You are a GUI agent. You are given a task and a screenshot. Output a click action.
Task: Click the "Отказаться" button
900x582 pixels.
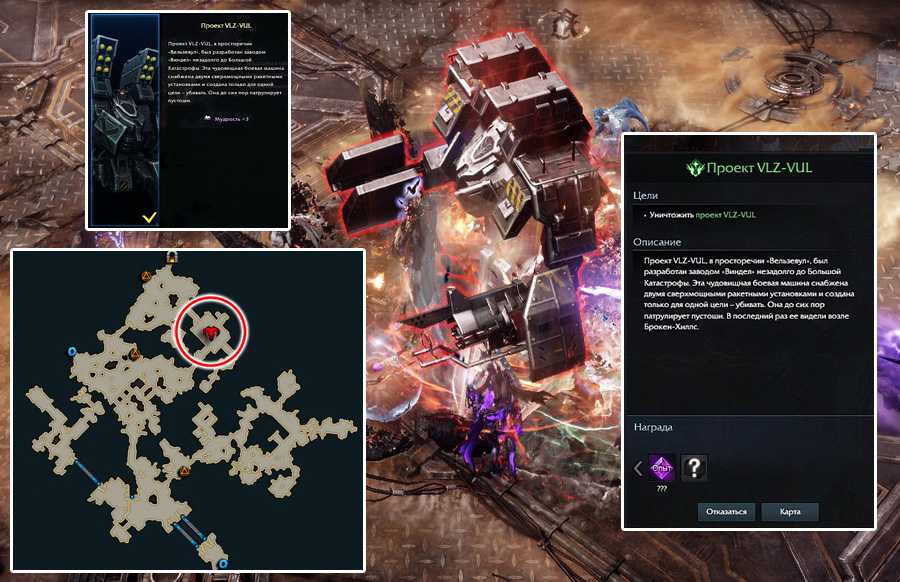pos(726,512)
